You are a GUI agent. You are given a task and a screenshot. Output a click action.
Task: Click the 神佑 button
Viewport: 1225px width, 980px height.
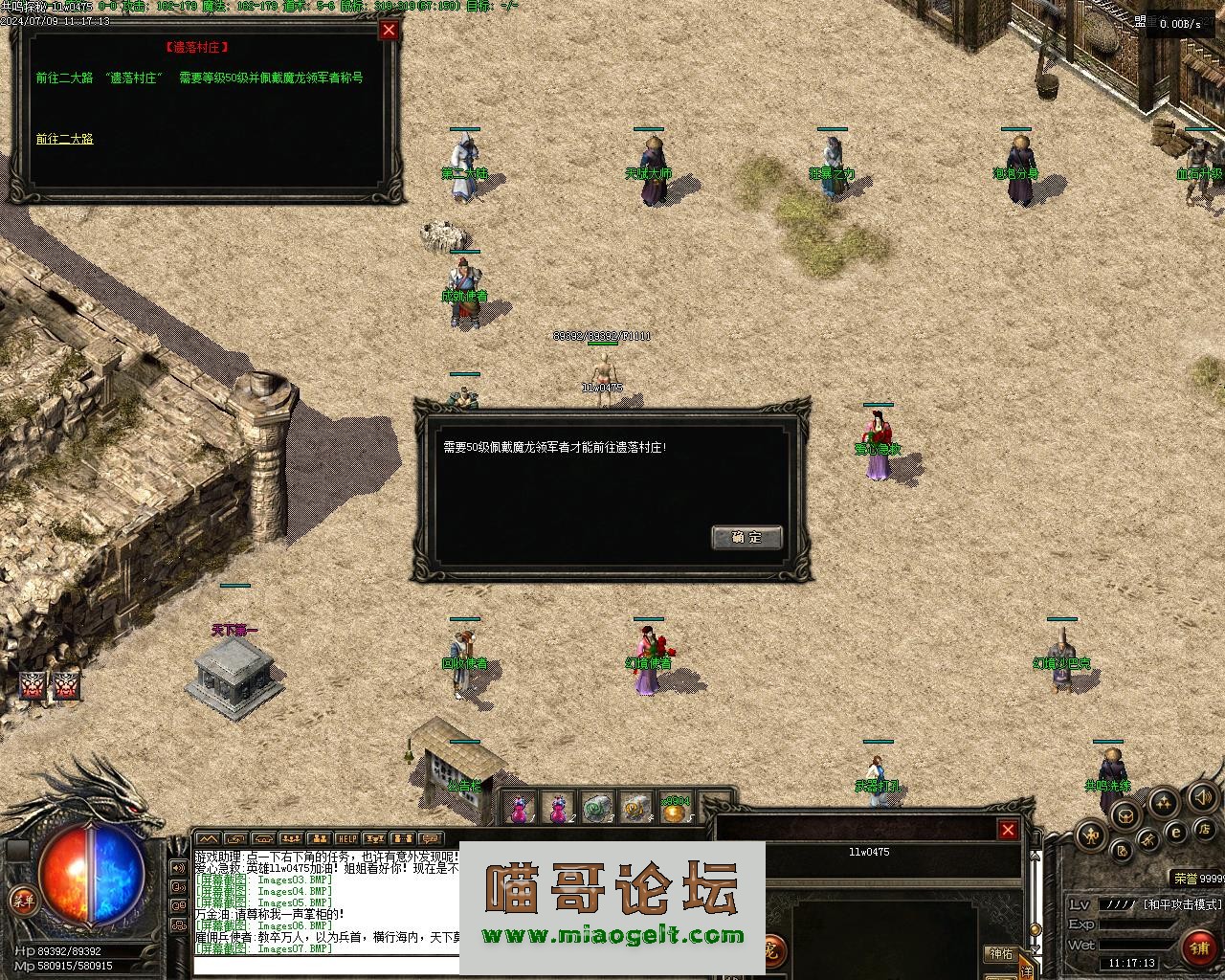1001,953
